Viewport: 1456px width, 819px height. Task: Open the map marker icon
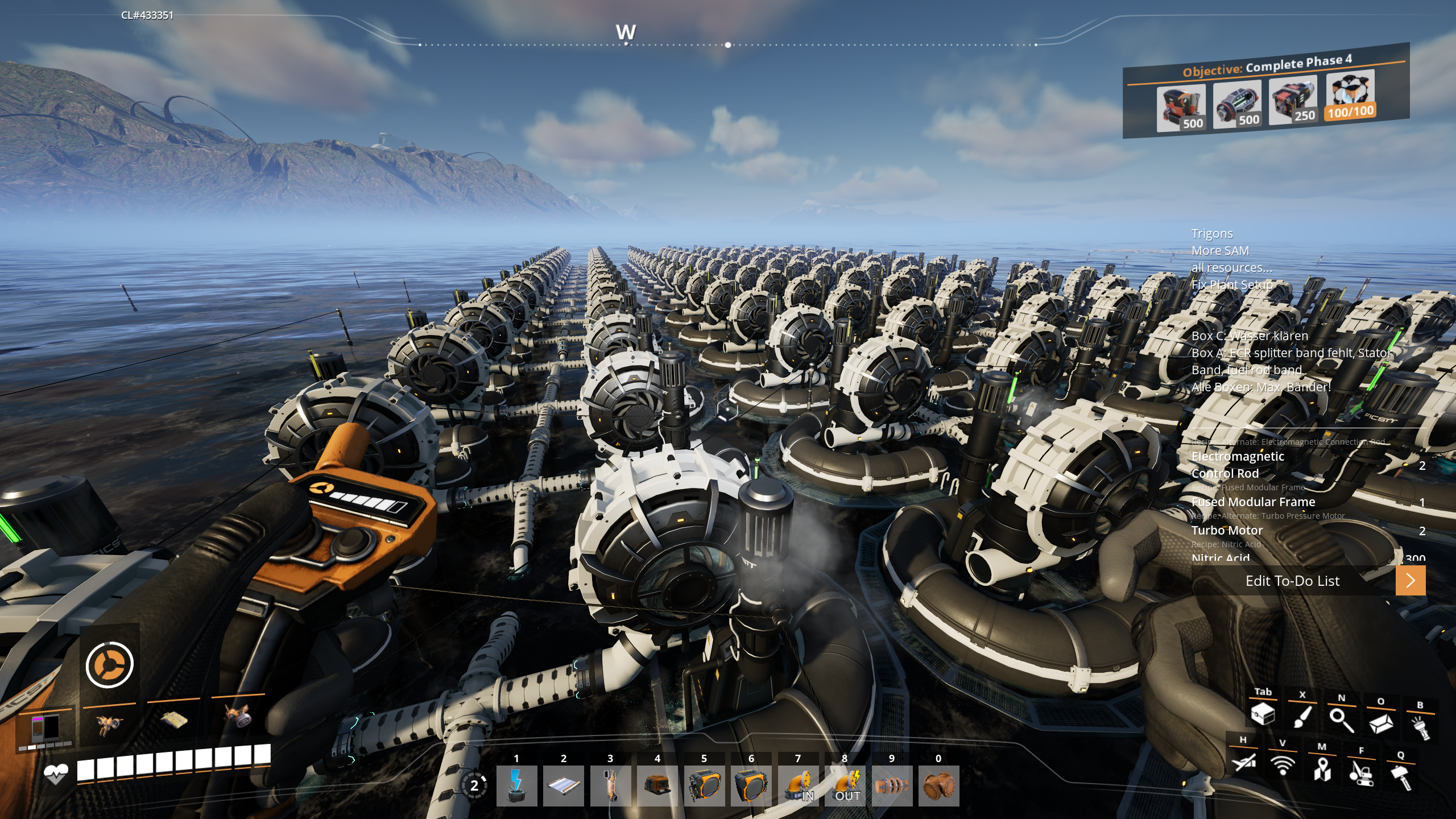click(1322, 769)
